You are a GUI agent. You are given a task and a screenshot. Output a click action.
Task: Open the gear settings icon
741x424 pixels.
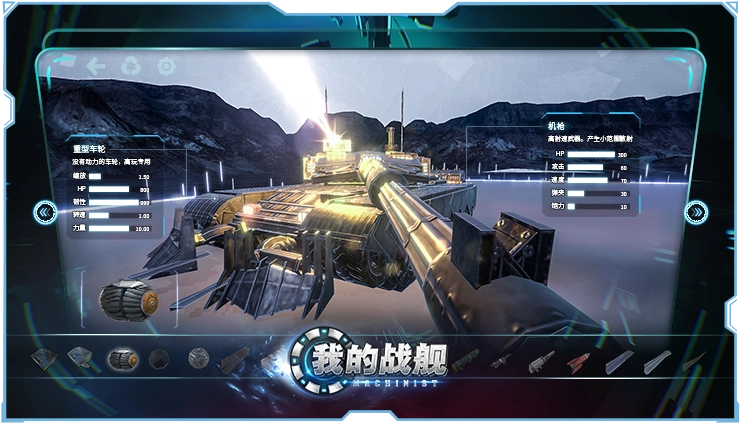tap(166, 66)
